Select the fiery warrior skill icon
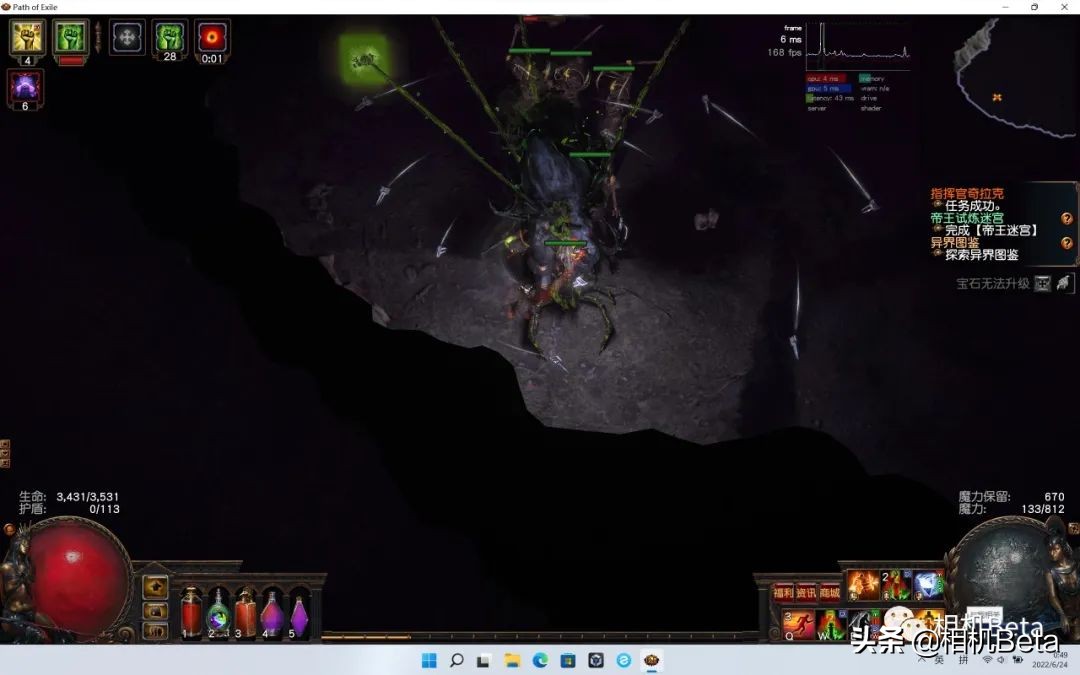The width and height of the screenshot is (1080, 675). point(862,584)
